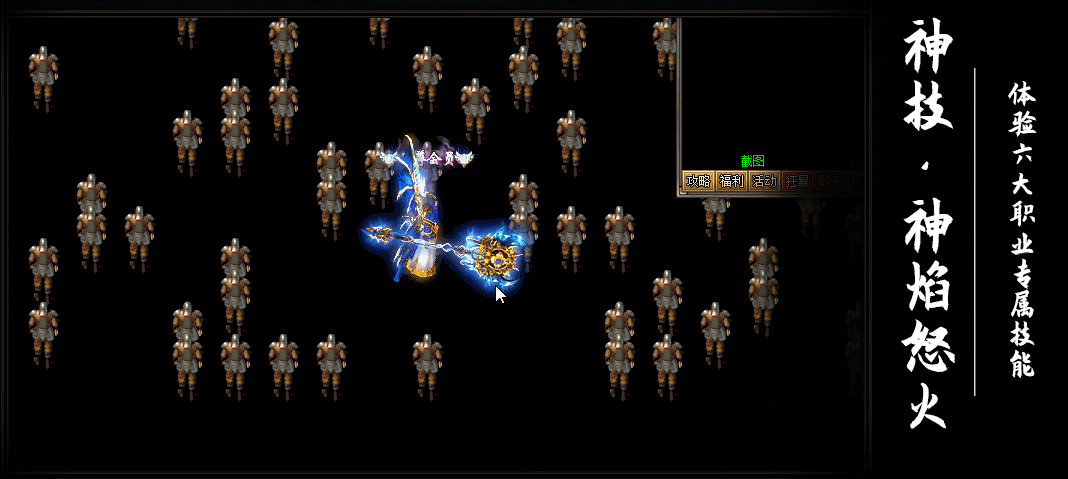Open the 福利 welfare rewards button
This screenshot has width=1068, height=479.
[x=731, y=181]
